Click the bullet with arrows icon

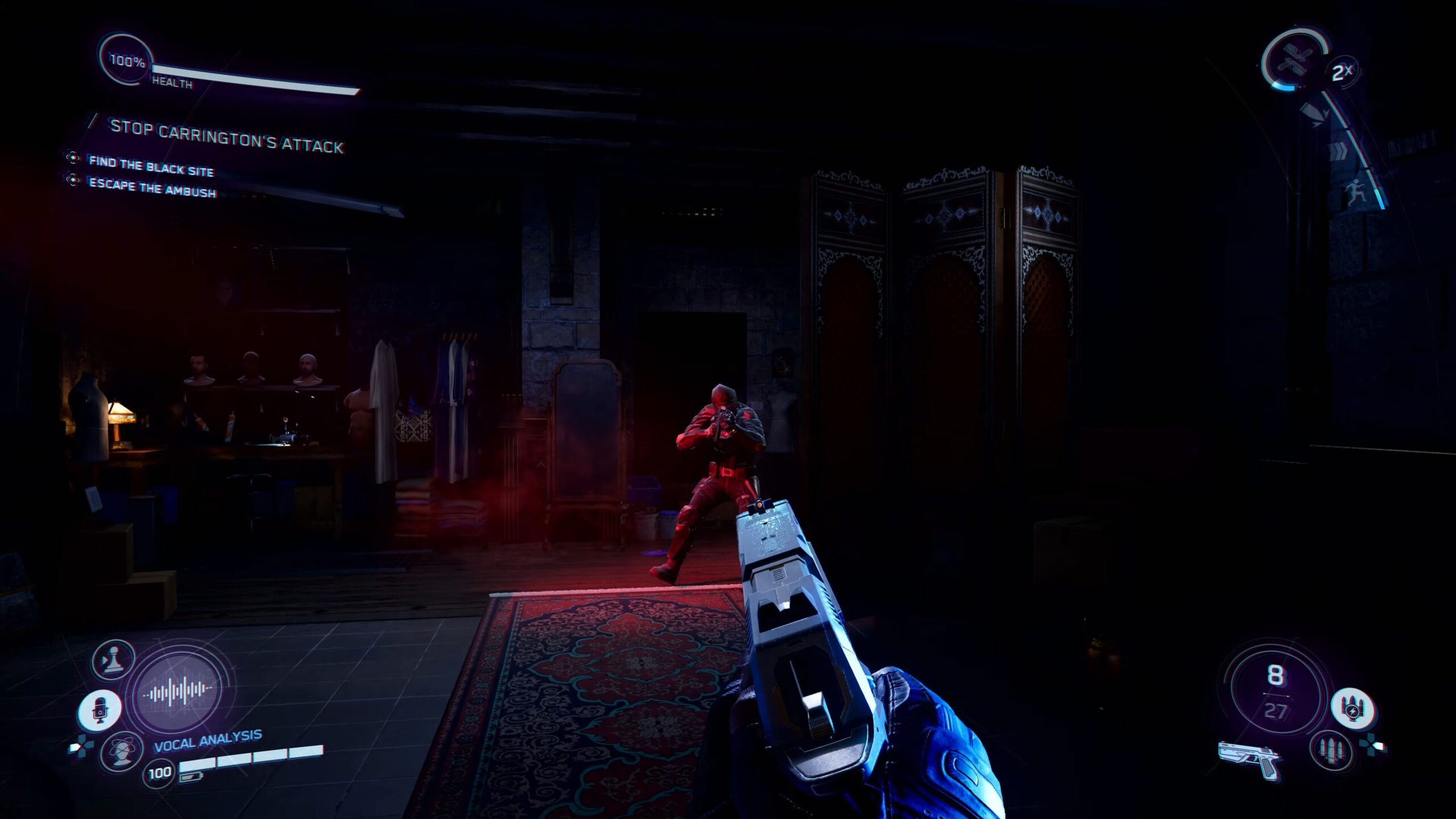coord(1314,114)
